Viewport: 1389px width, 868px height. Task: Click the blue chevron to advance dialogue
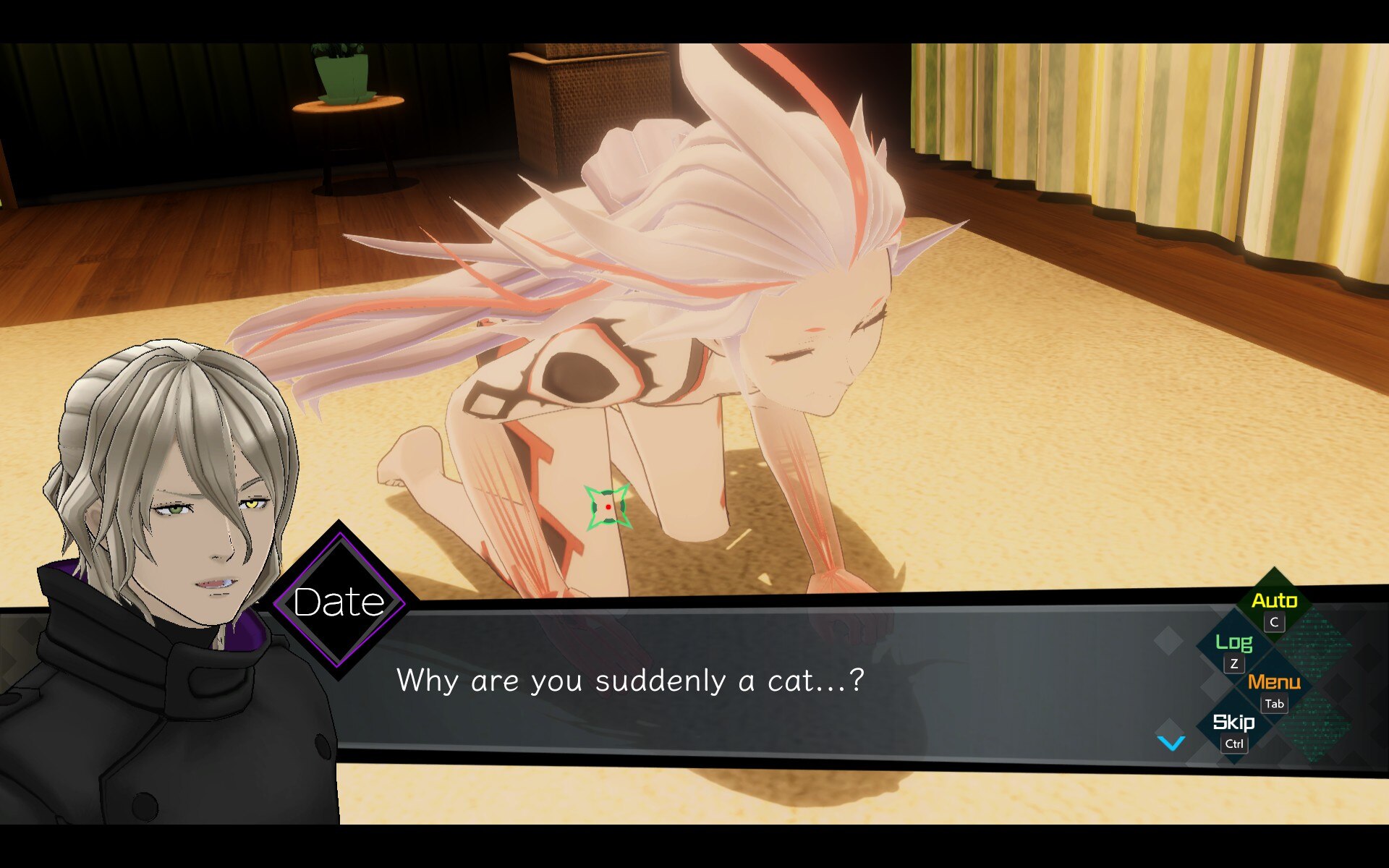click(1172, 741)
